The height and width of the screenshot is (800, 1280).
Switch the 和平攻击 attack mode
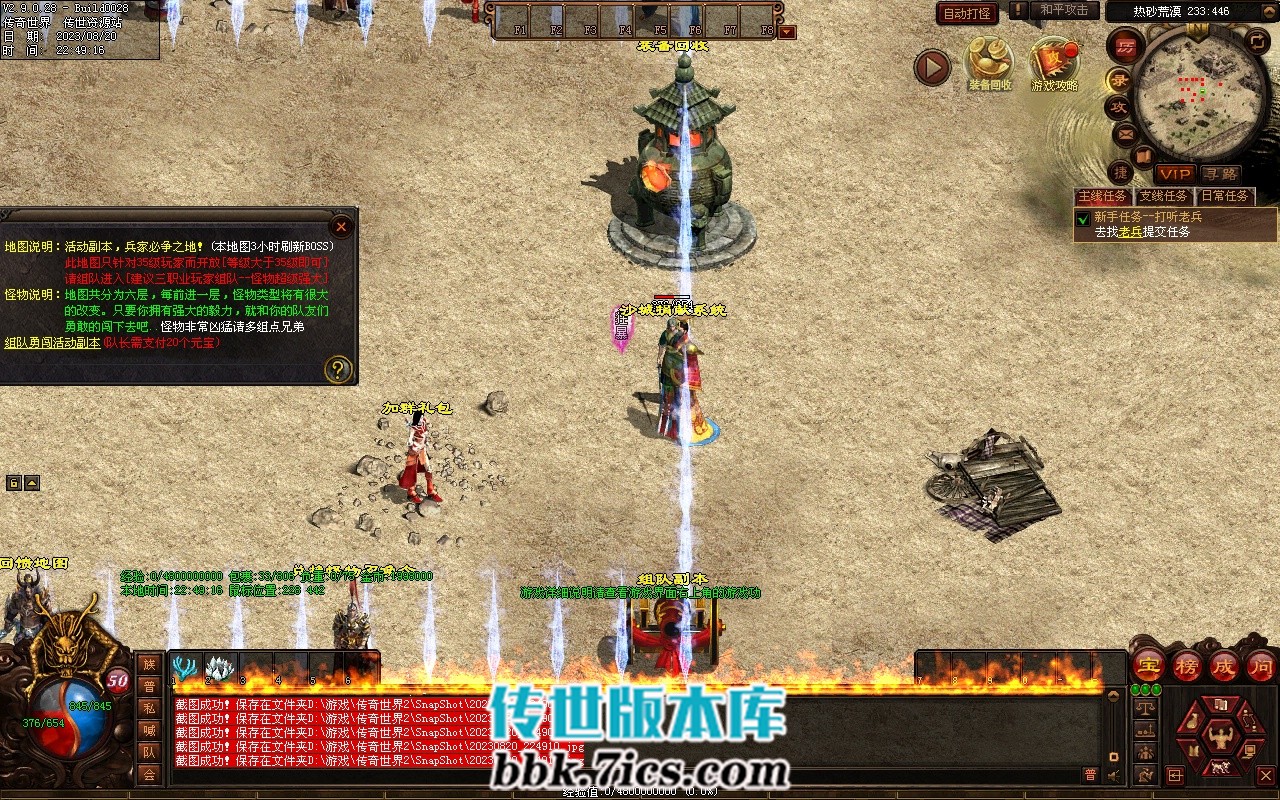click(1063, 10)
